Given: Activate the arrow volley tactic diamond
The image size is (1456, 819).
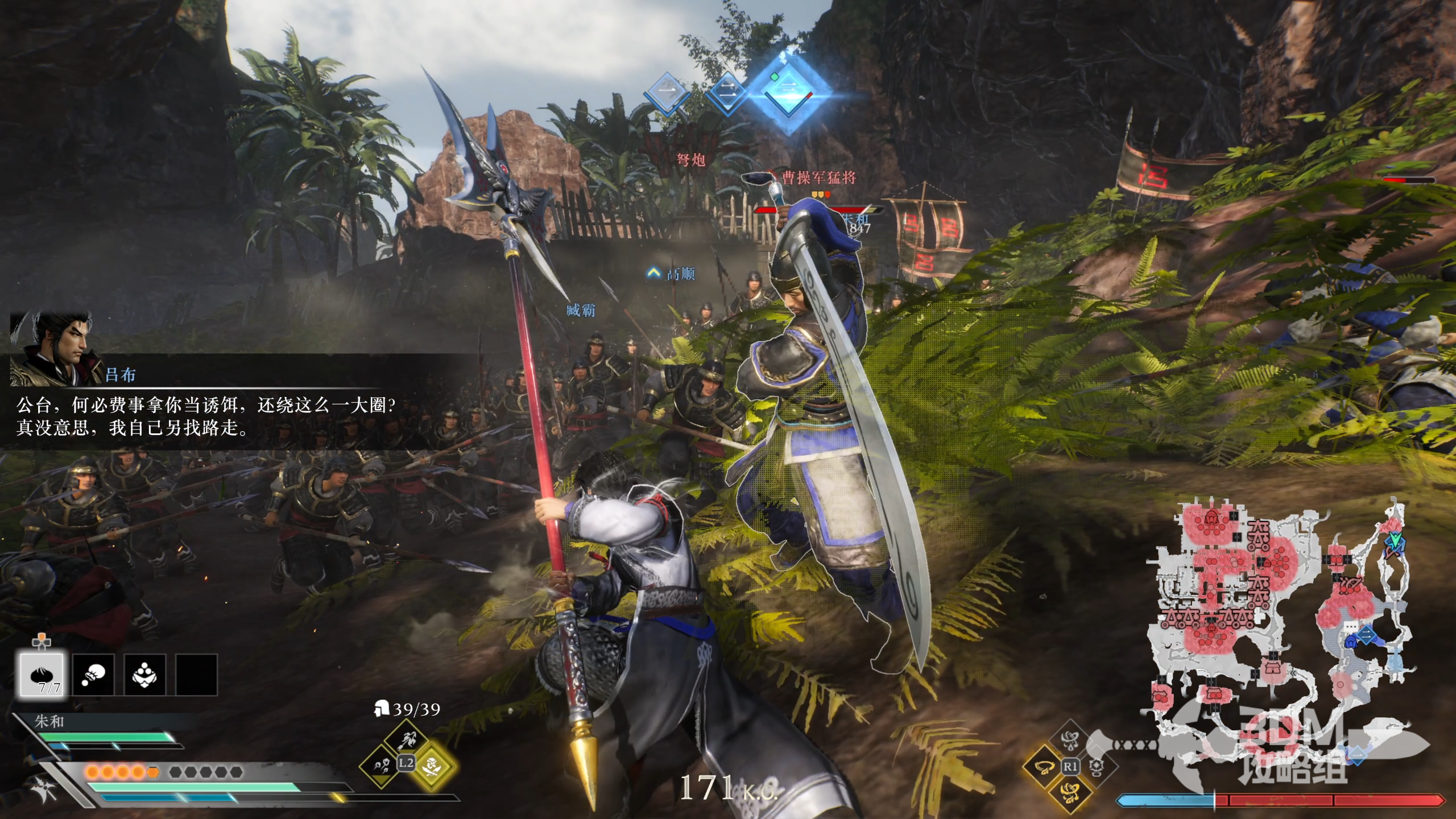Looking at the screenshot, I should click(x=382, y=766).
